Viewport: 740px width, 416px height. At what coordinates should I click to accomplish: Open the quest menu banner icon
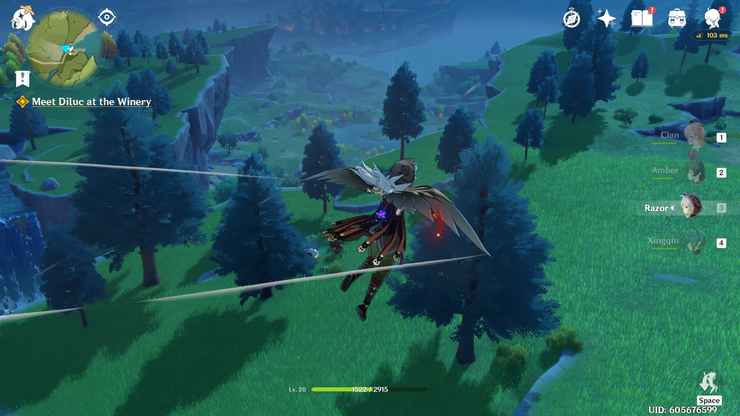point(22,78)
